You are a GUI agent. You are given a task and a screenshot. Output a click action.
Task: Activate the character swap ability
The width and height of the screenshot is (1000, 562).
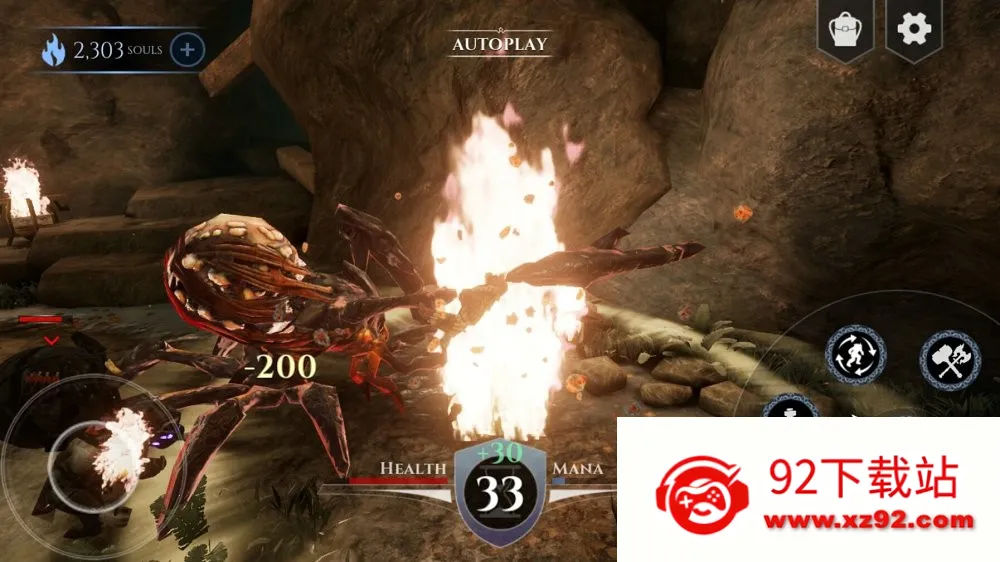point(855,355)
